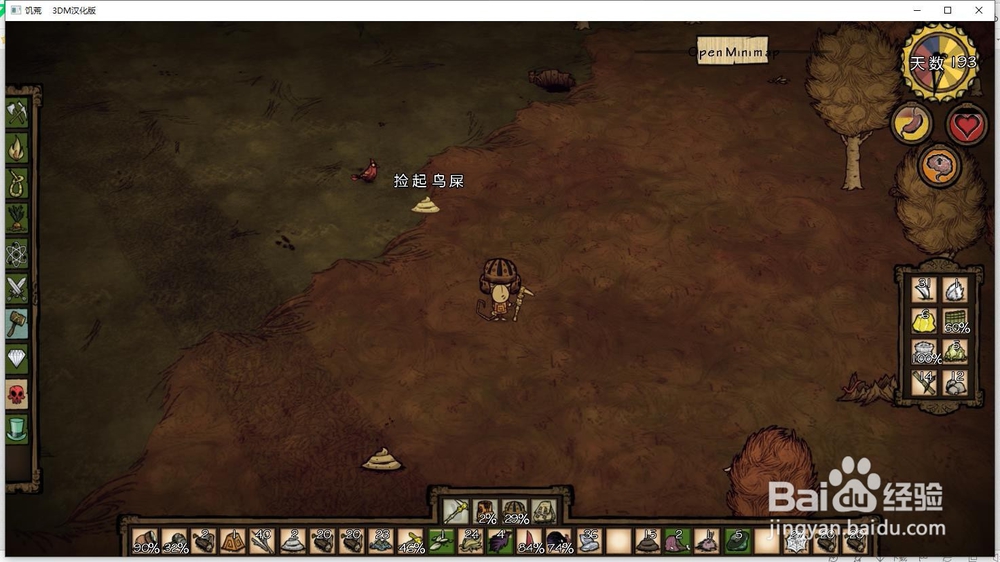The width and height of the screenshot is (1000, 562).
Task: Select the backpack slot showing 60%
Action: 956,321
